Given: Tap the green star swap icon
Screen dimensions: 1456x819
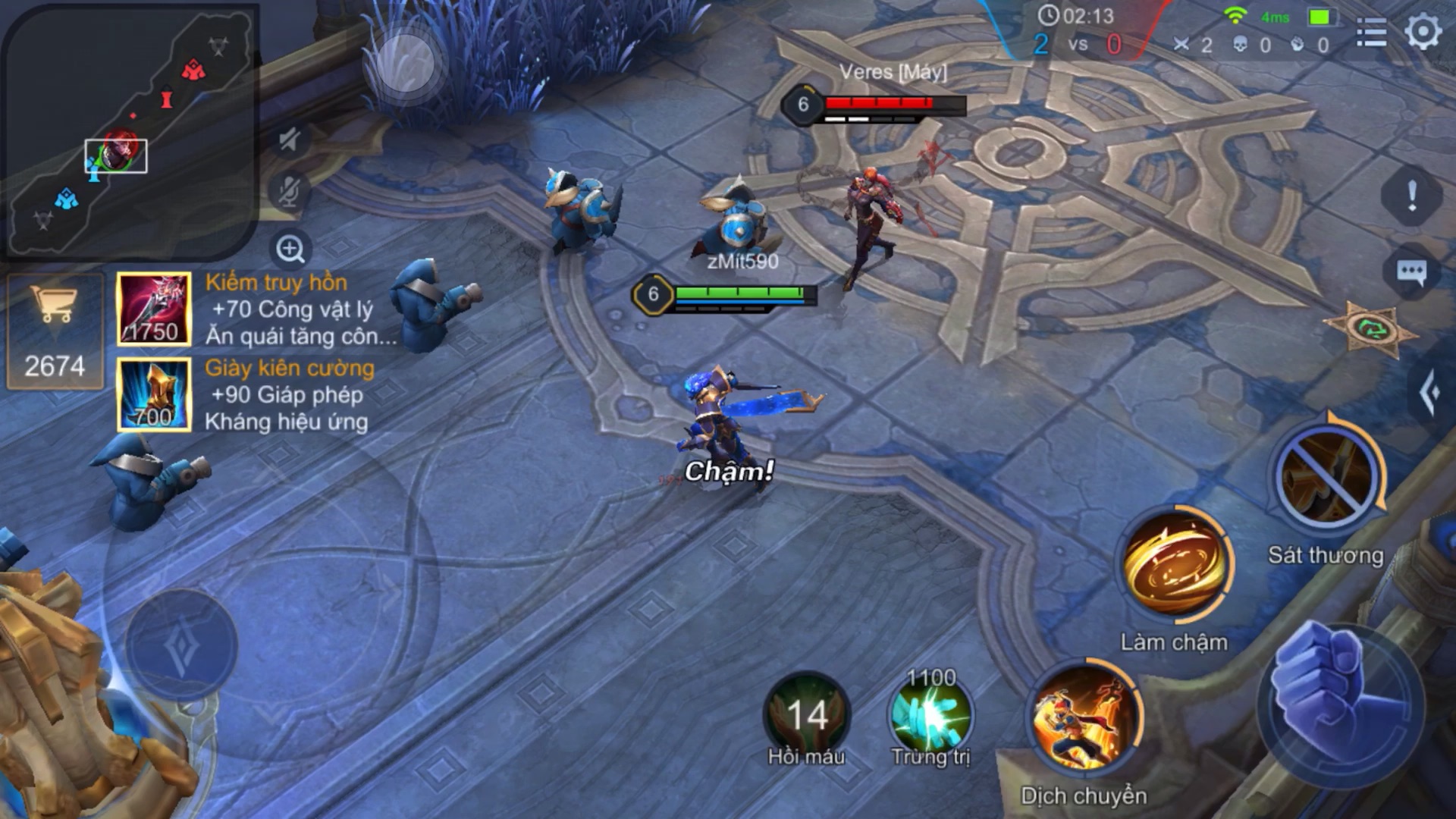Looking at the screenshot, I should pos(1373,329).
